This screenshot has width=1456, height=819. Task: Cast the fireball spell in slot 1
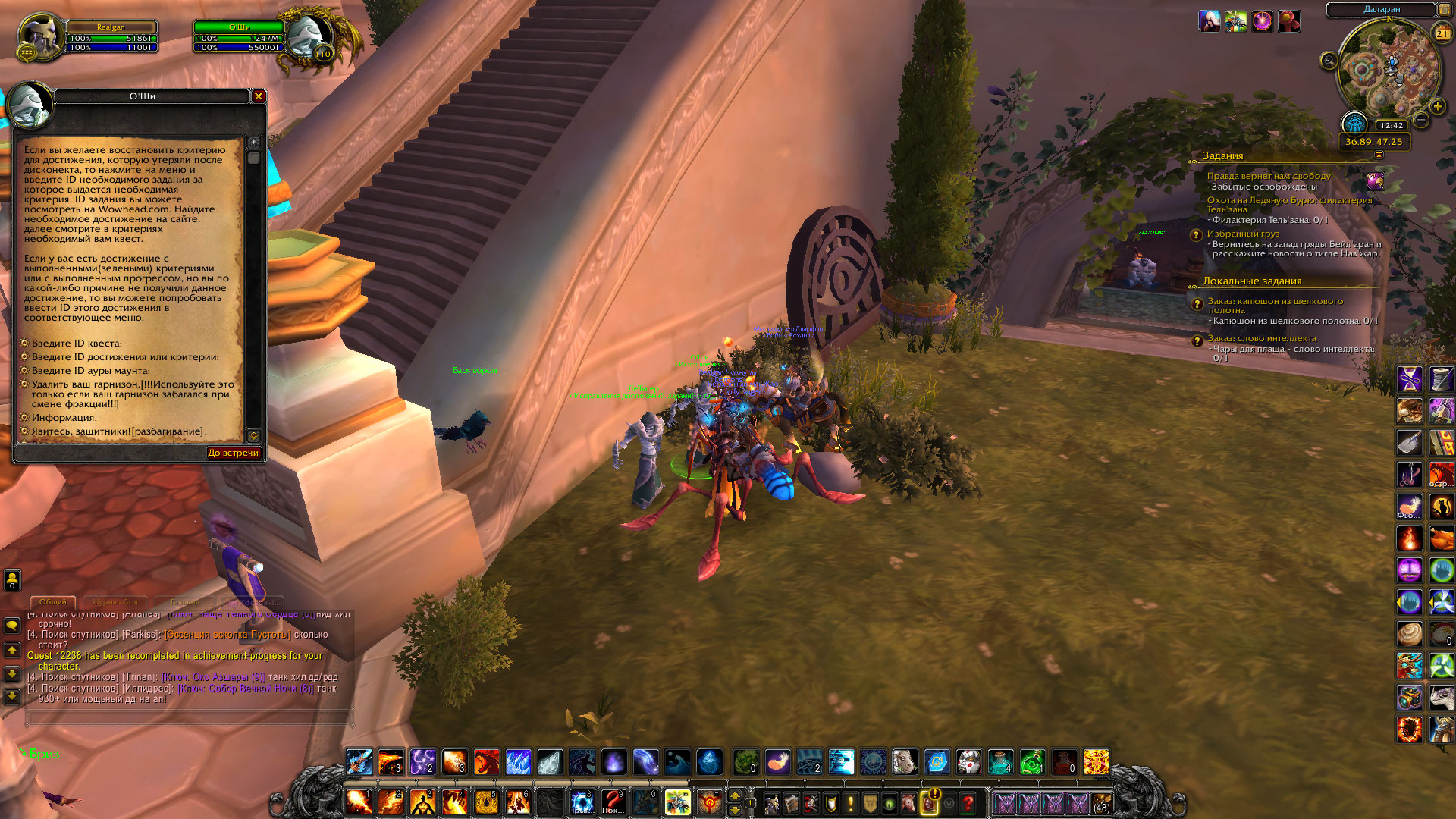359,802
